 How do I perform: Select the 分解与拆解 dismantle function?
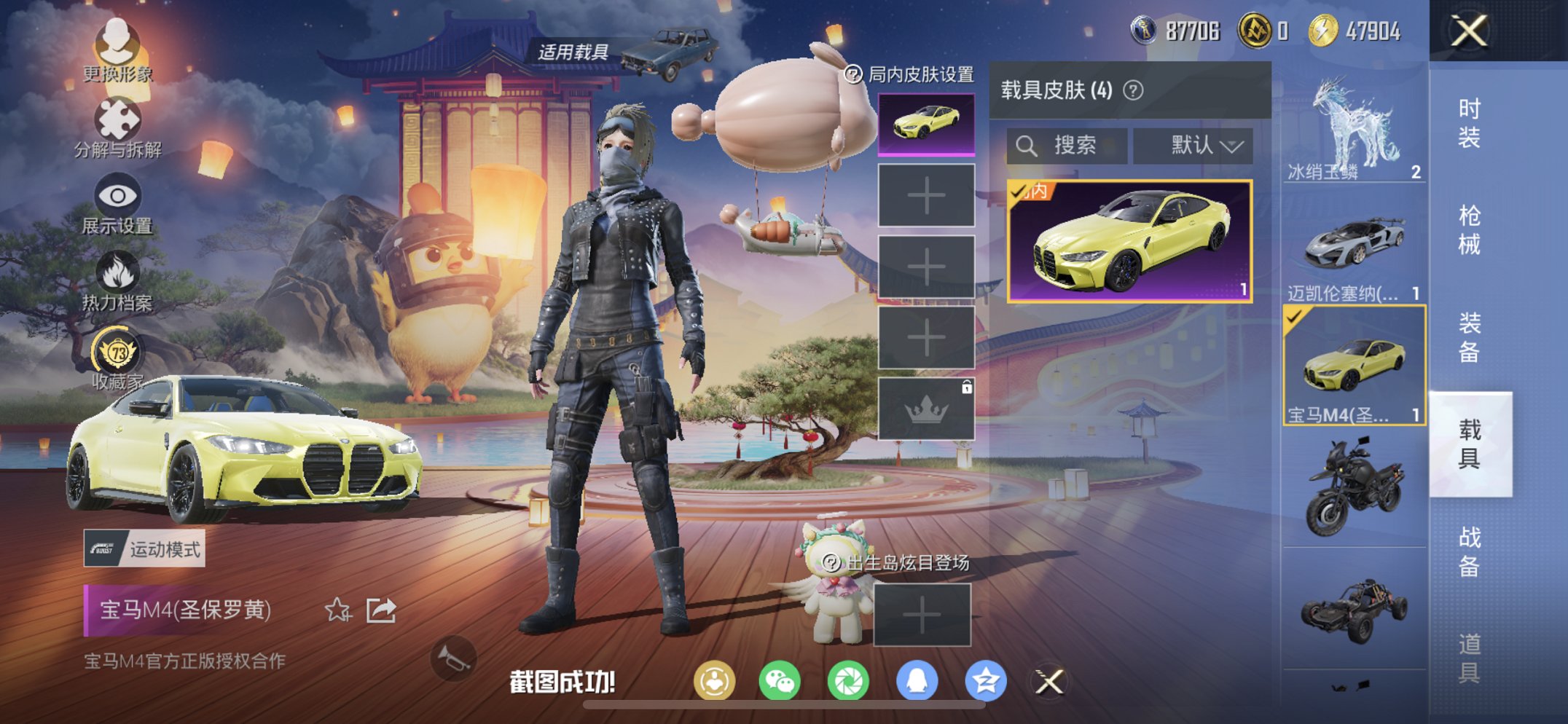tap(117, 117)
